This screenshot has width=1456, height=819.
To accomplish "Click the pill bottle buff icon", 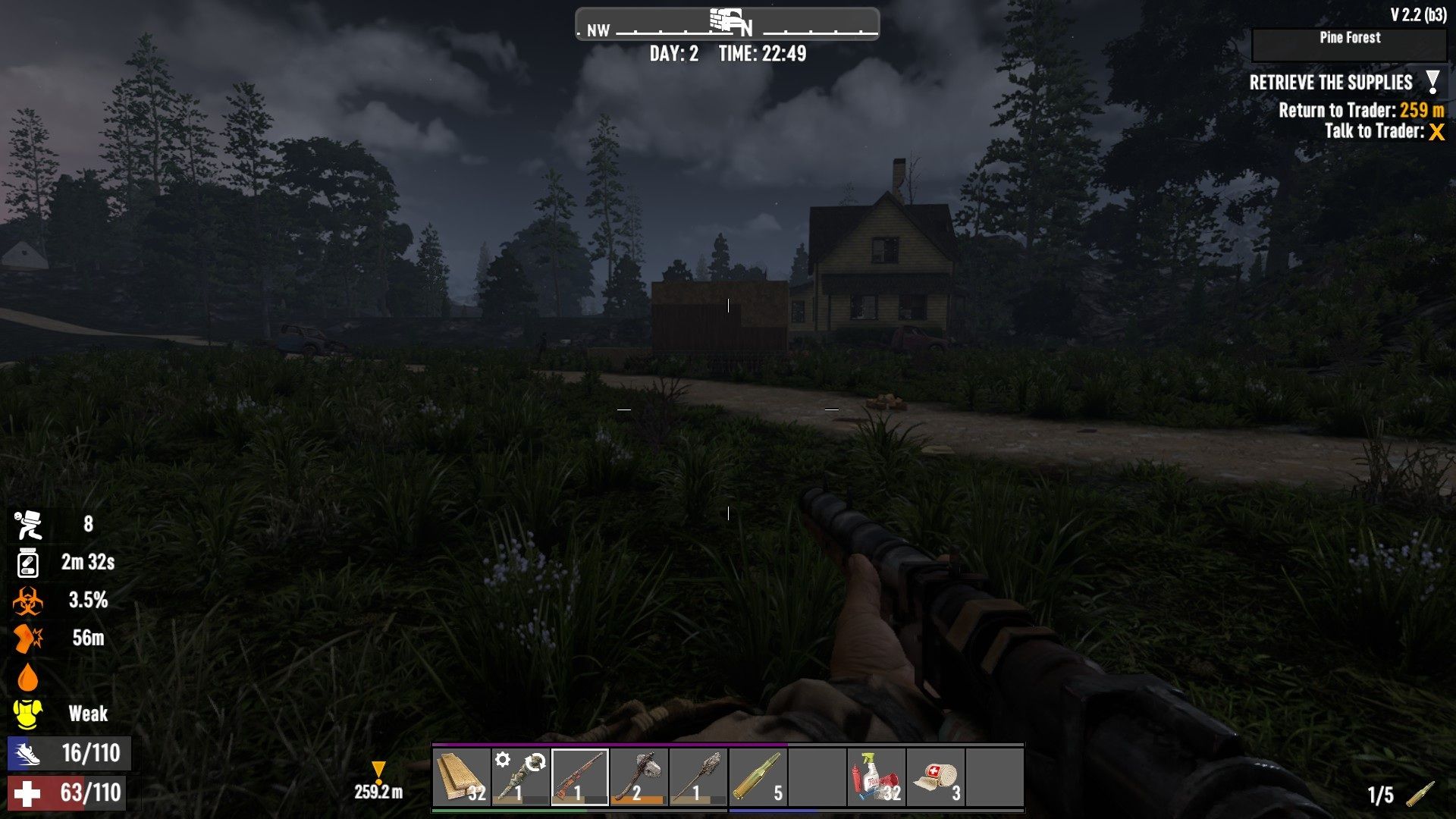I will 28,563.
